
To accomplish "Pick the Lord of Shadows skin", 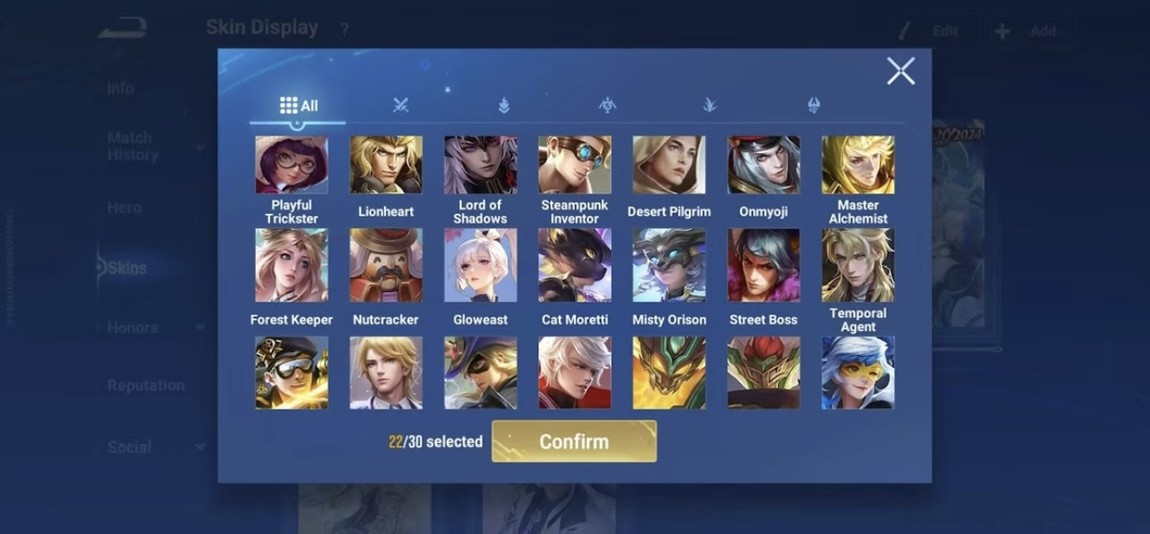I will [x=480, y=165].
